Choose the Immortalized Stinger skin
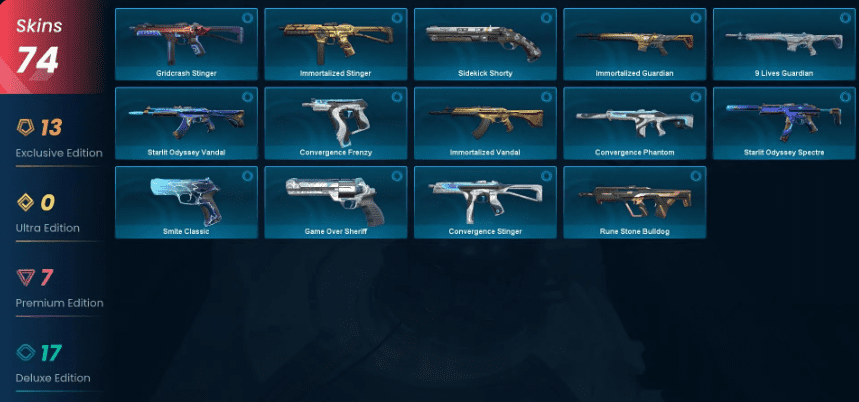Screen dimensions: 859x402 (335, 44)
